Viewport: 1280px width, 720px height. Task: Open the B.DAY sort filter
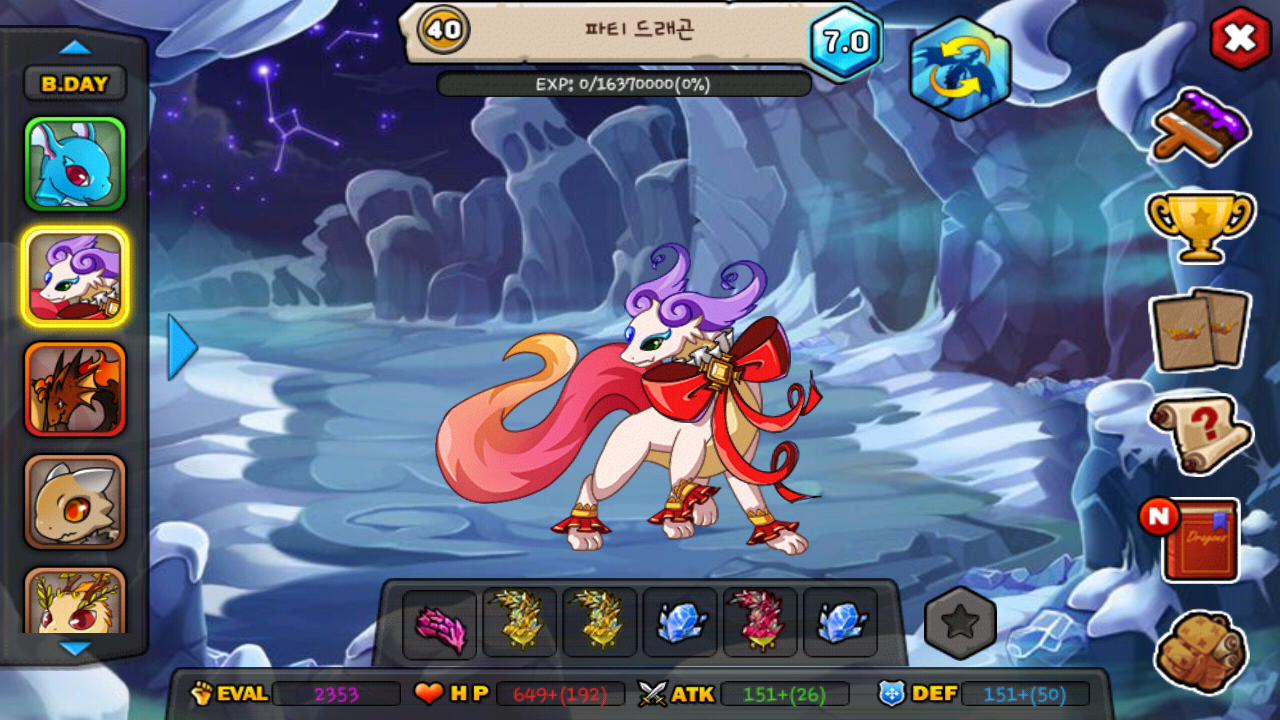(75, 84)
